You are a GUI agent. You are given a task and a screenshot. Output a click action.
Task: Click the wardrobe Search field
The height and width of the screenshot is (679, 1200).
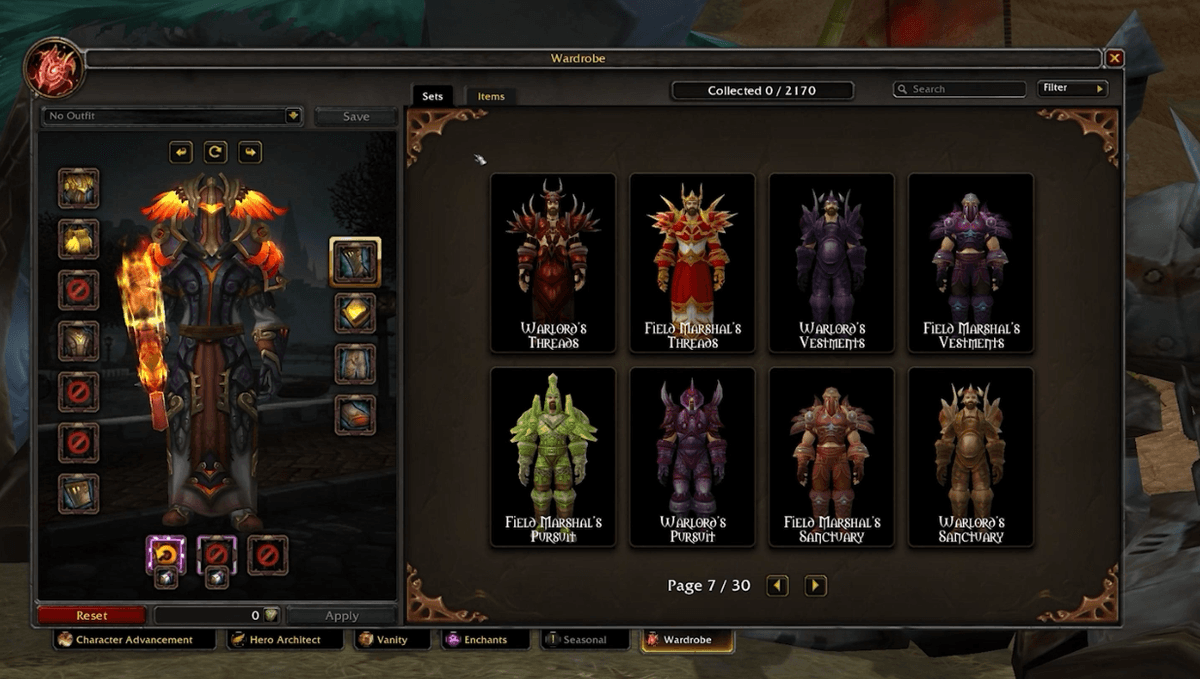point(960,89)
